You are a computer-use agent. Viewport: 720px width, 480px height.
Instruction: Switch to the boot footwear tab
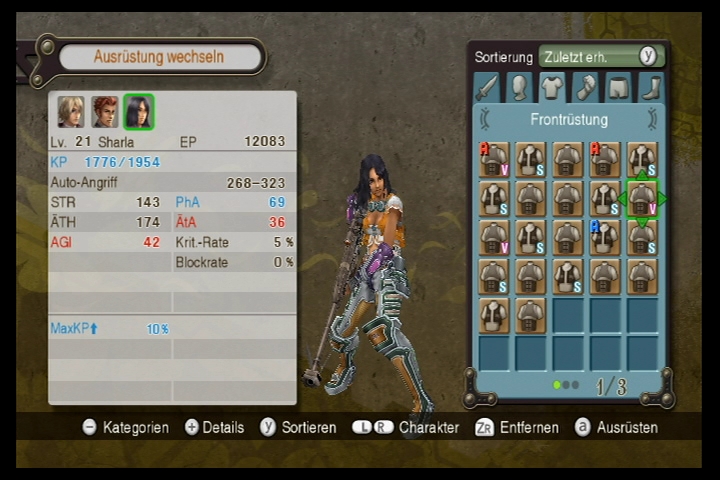click(651, 87)
